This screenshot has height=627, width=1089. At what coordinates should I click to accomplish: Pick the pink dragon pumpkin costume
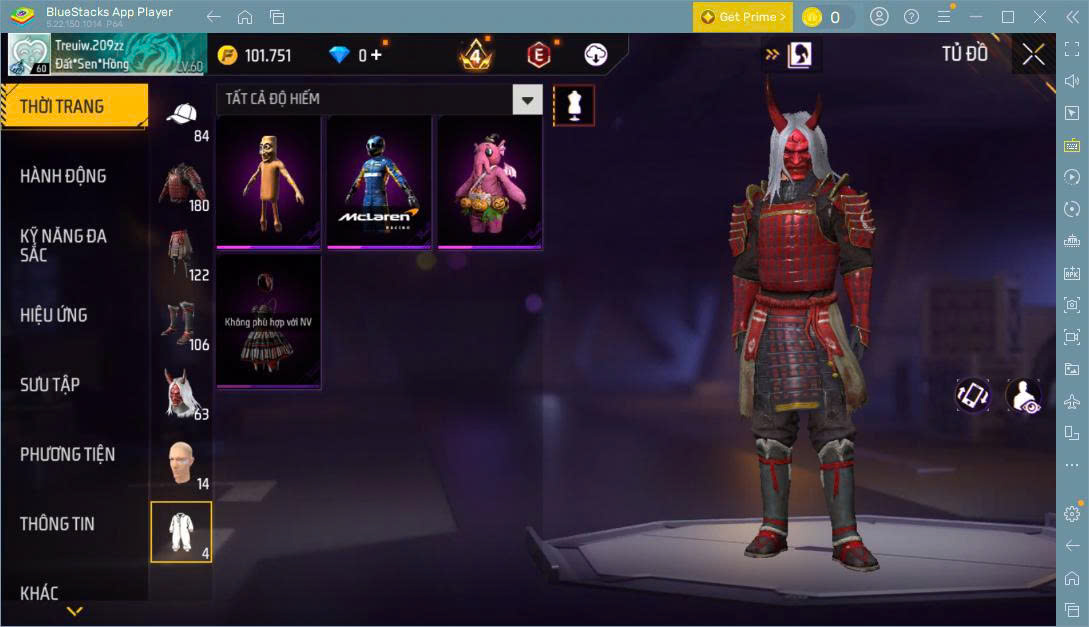tap(489, 181)
